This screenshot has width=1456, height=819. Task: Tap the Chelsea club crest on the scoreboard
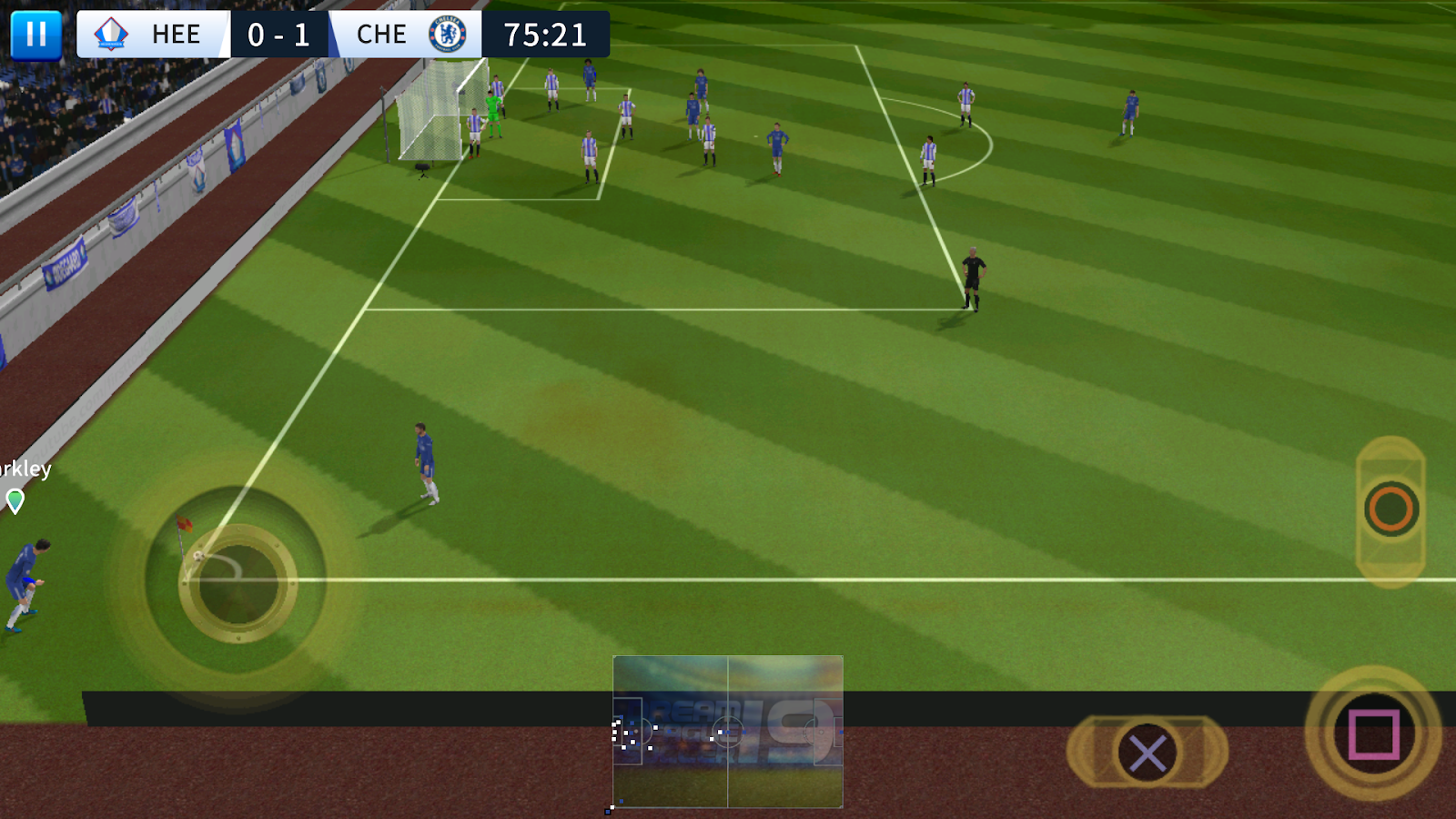[448, 35]
